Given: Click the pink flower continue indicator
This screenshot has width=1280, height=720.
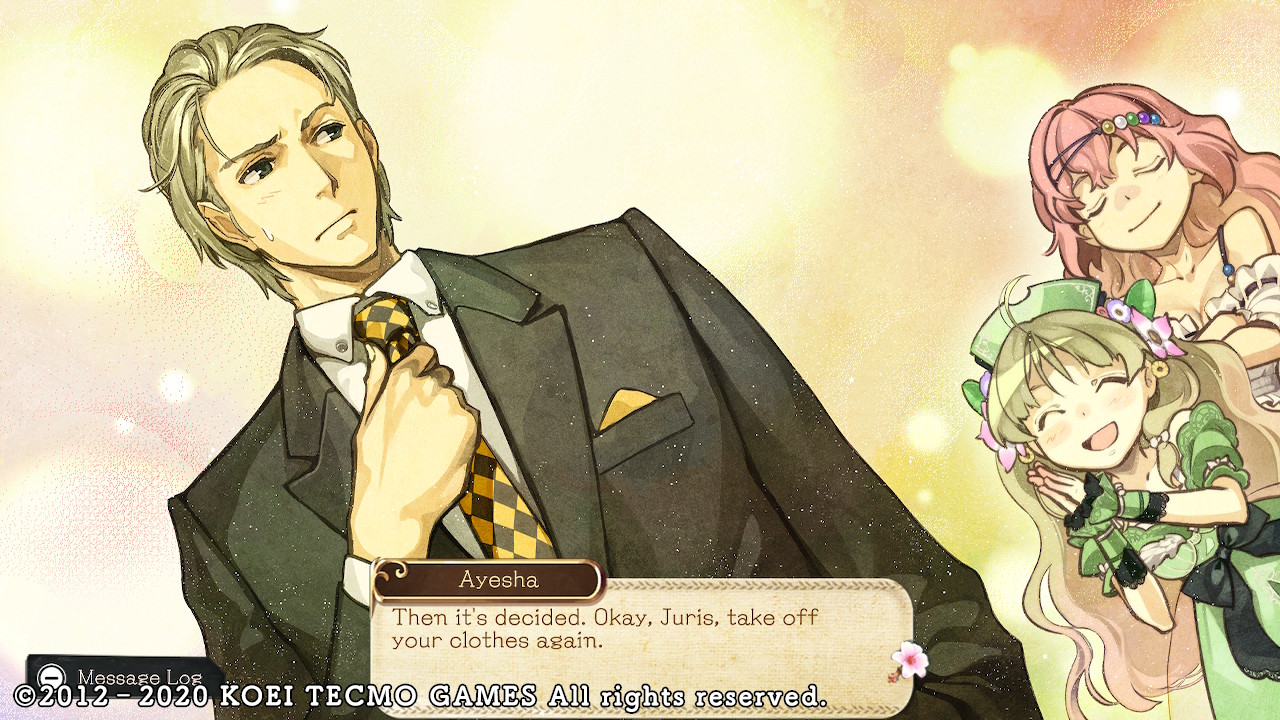Looking at the screenshot, I should pos(909,659).
